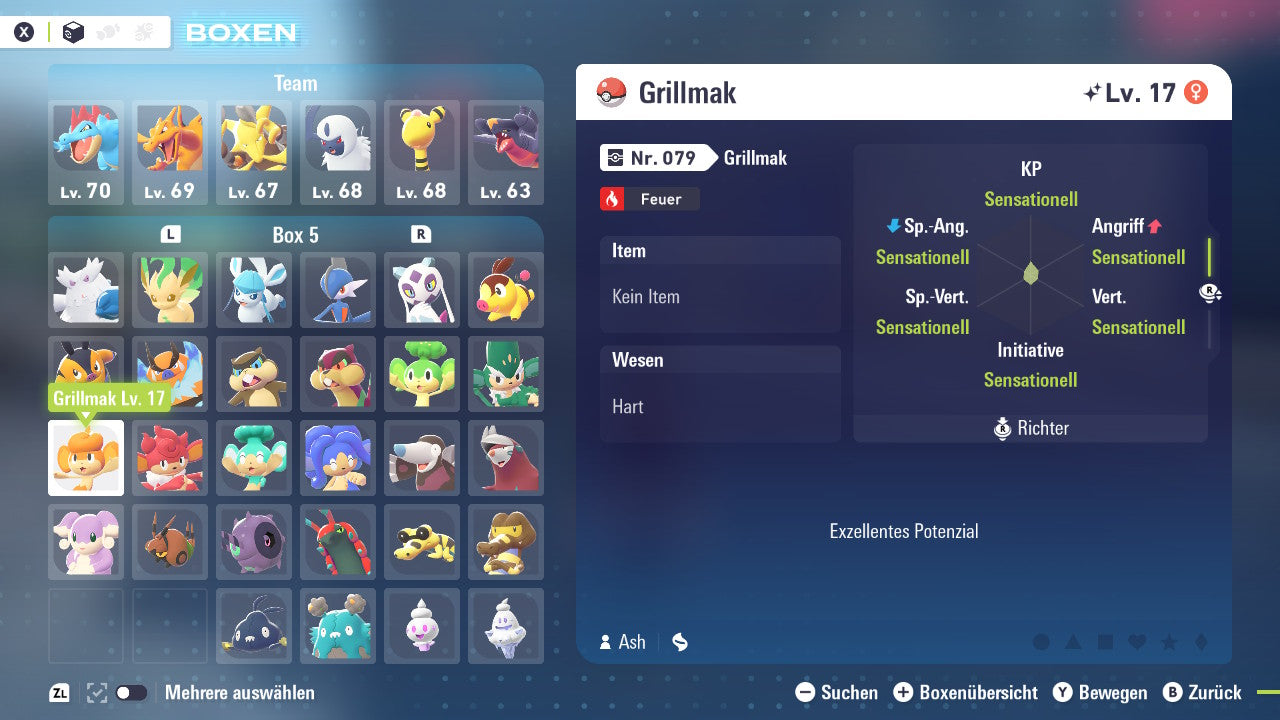Select the Box 5 header tab
This screenshot has height=720, width=1280.
click(x=296, y=236)
